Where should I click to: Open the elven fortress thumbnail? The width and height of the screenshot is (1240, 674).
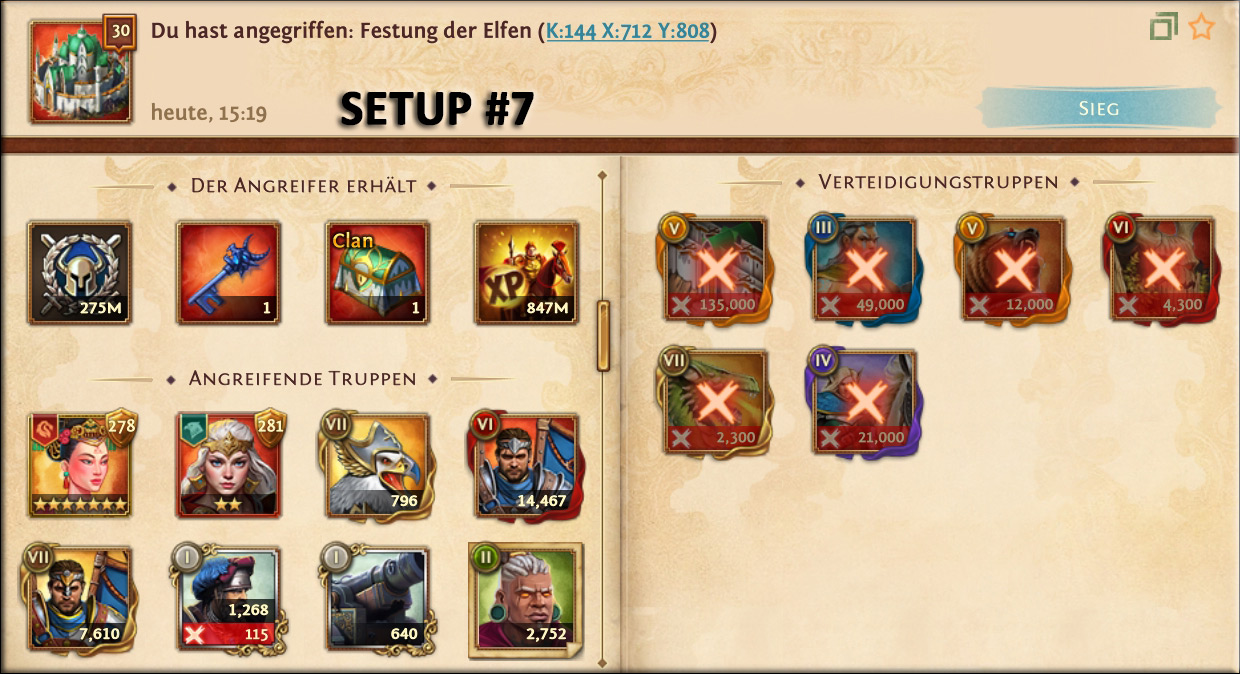[x=81, y=71]
